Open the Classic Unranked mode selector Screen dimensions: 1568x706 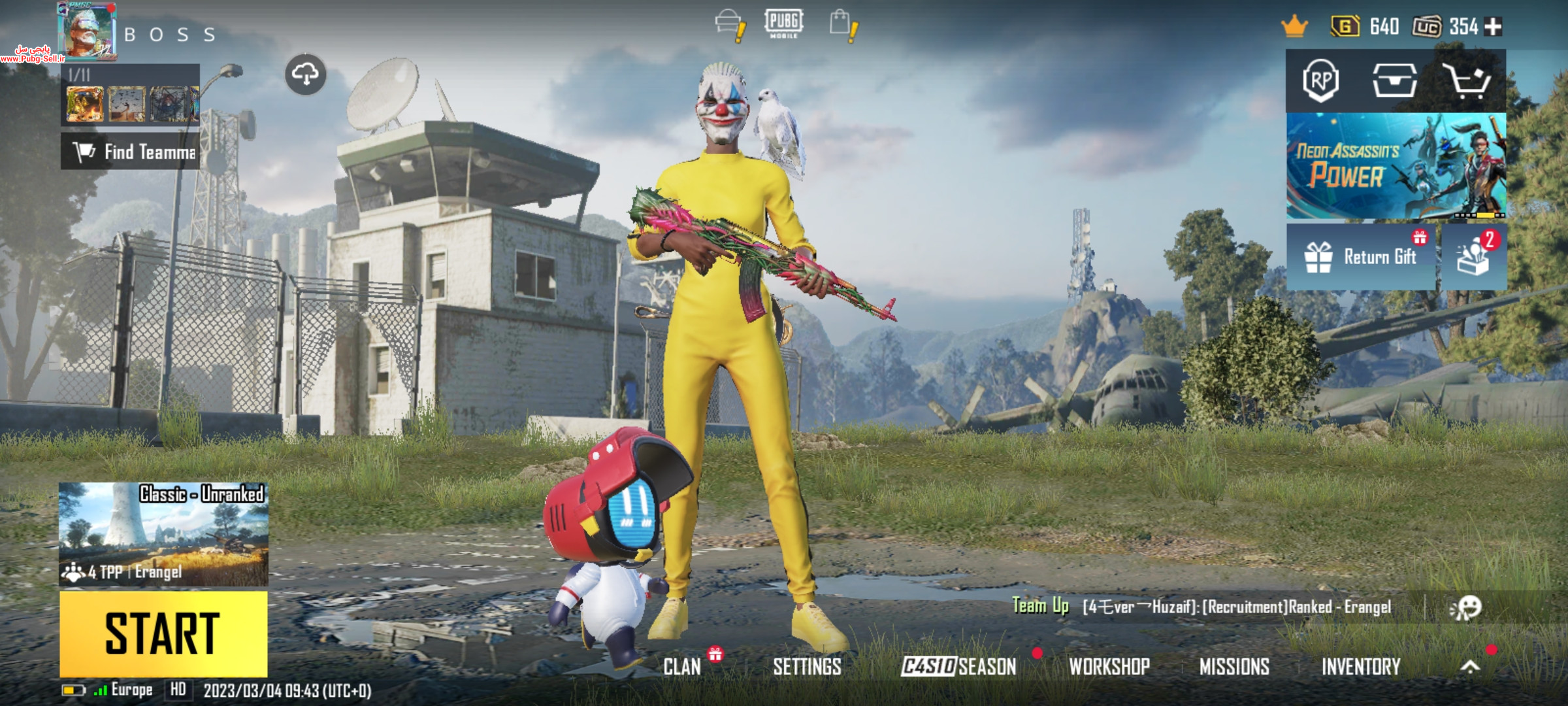[163, 533]
